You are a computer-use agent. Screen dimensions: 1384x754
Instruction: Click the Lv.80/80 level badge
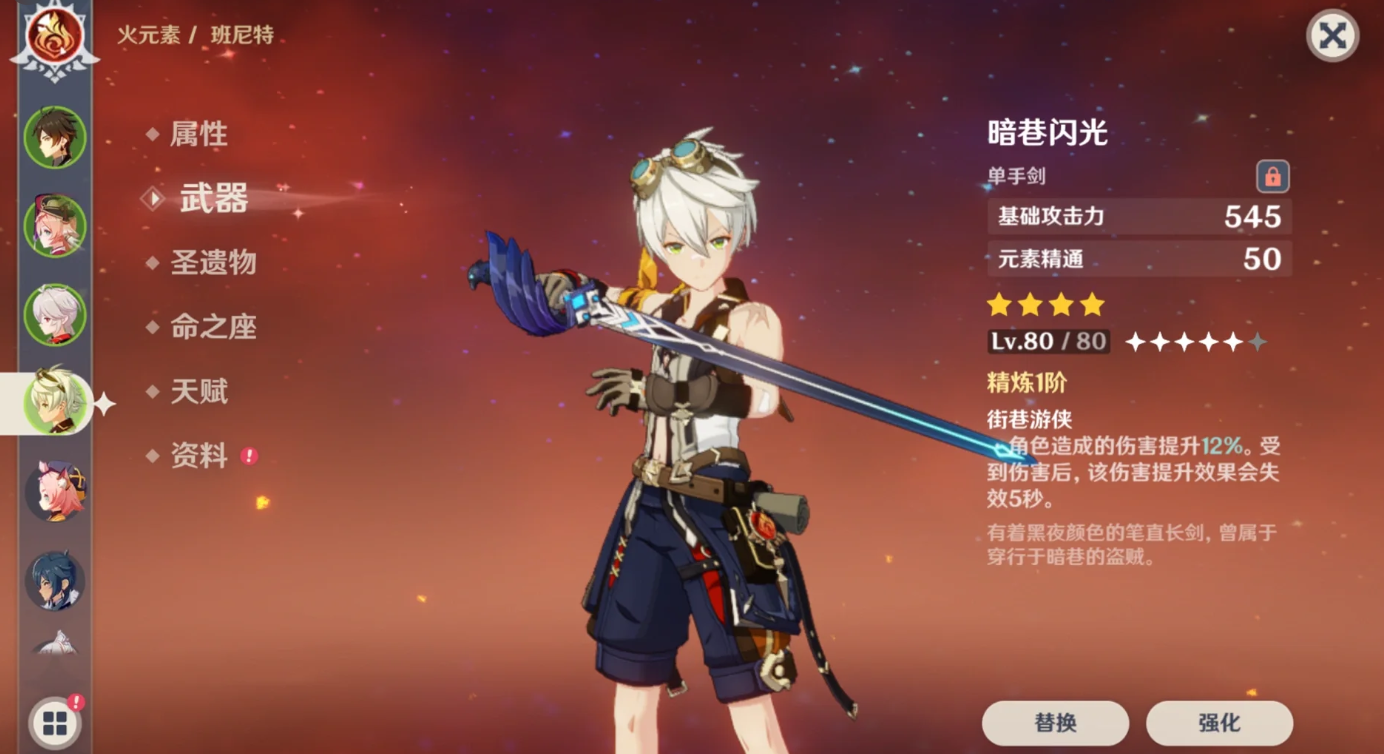tap(1048, 341)
